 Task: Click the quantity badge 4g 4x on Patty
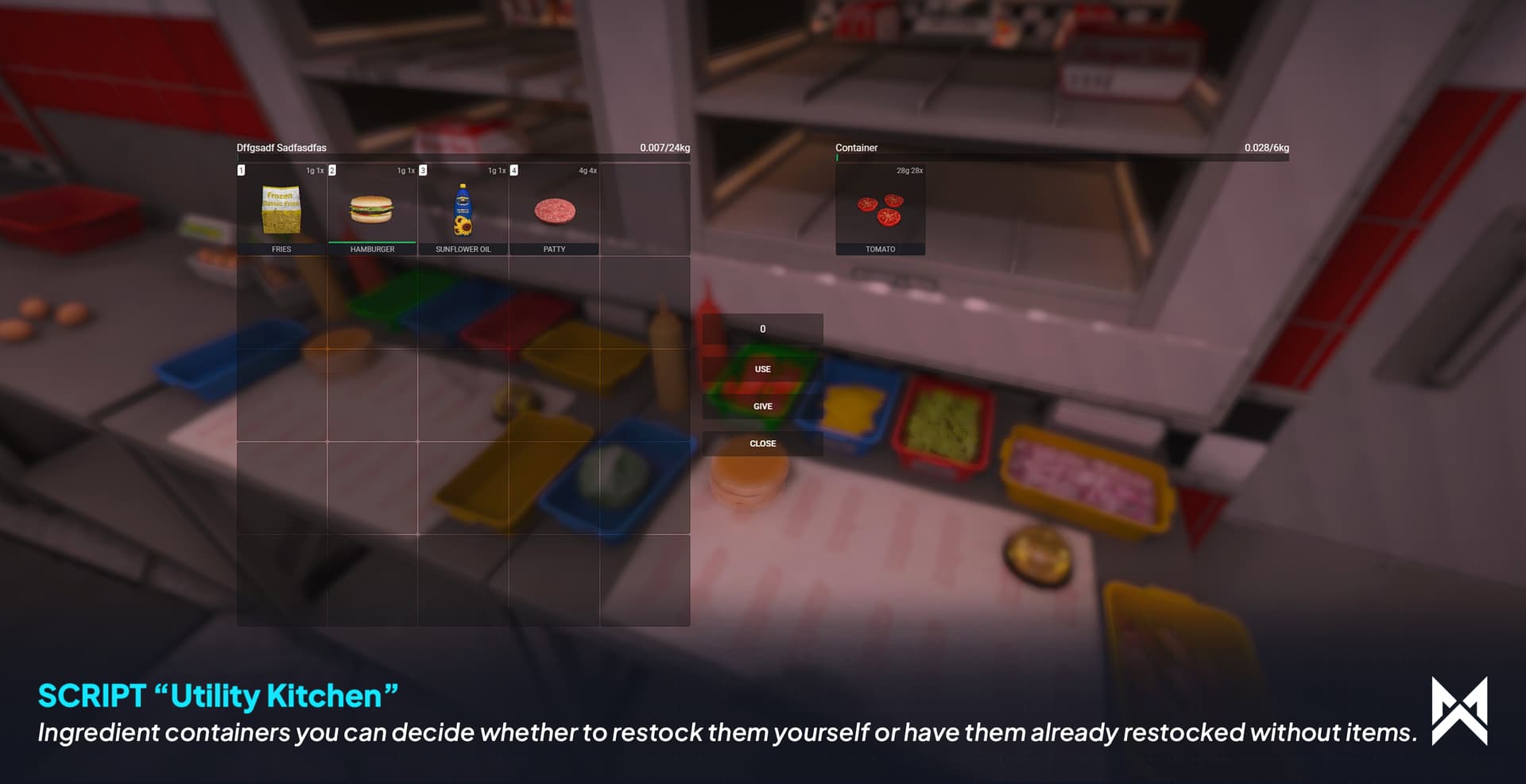click(588, 170)
